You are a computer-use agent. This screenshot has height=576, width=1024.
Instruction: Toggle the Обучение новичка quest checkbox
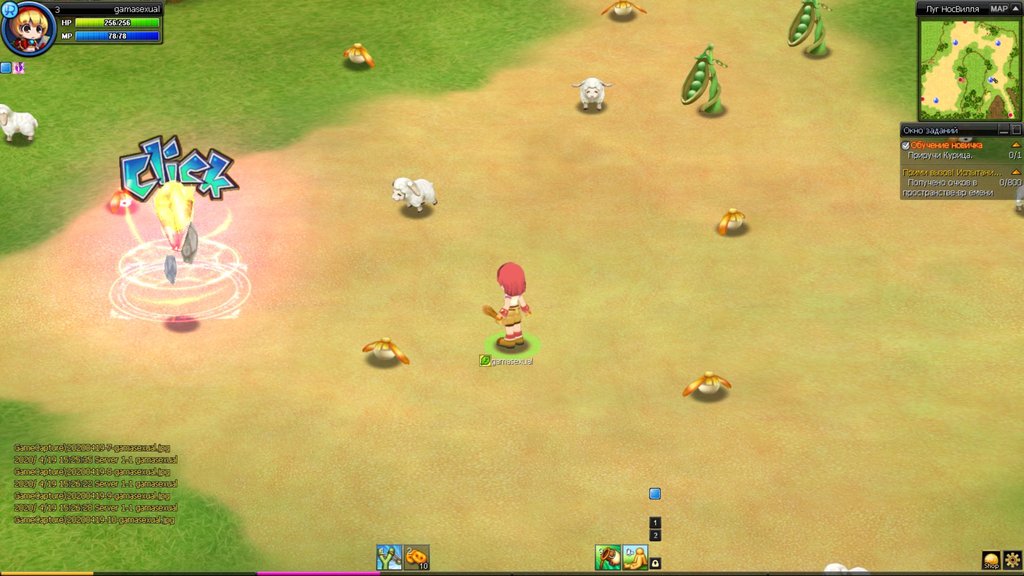point(906,145)
